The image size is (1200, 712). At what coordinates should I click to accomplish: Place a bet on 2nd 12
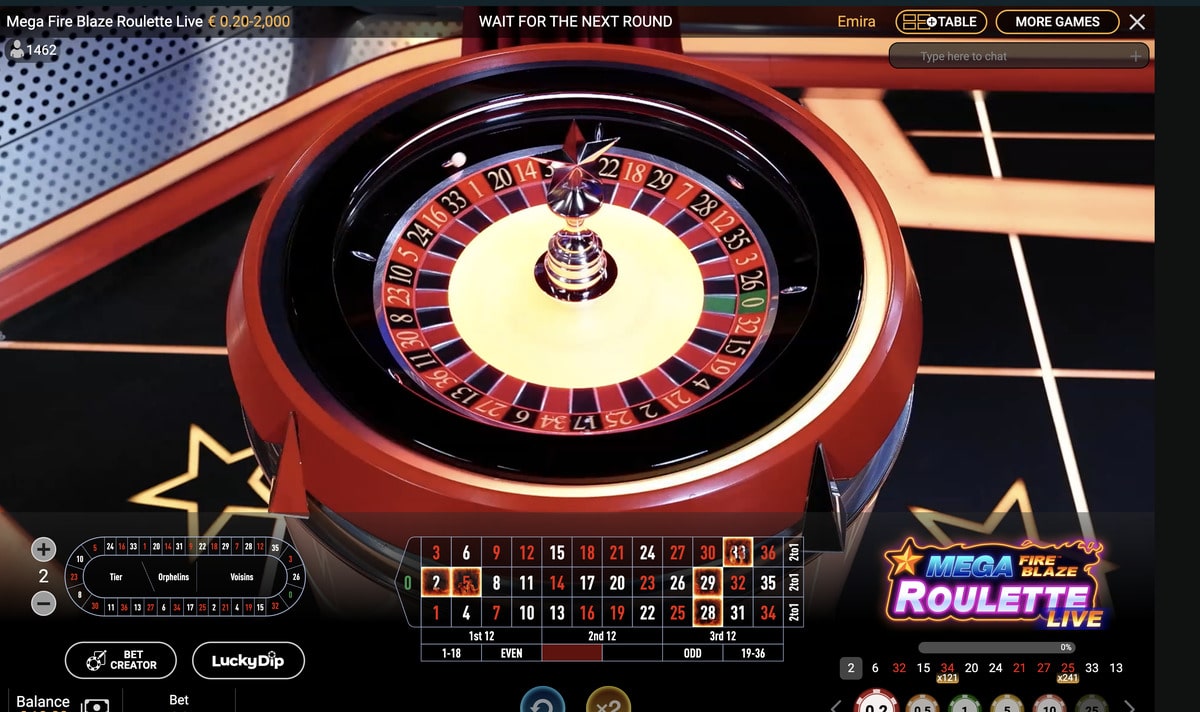602,636
